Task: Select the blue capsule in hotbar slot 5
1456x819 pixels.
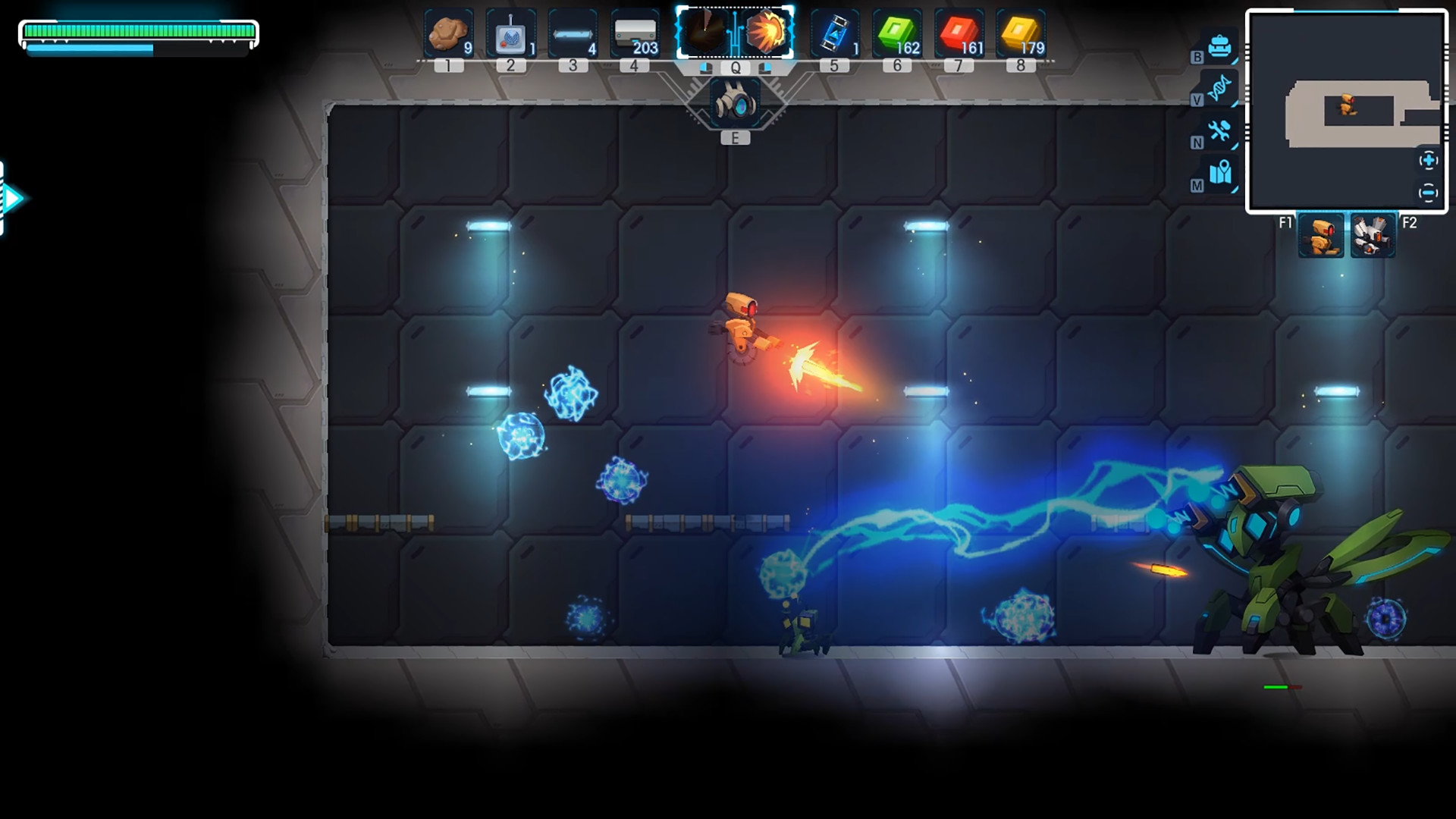Action: [x=834, y=32]
